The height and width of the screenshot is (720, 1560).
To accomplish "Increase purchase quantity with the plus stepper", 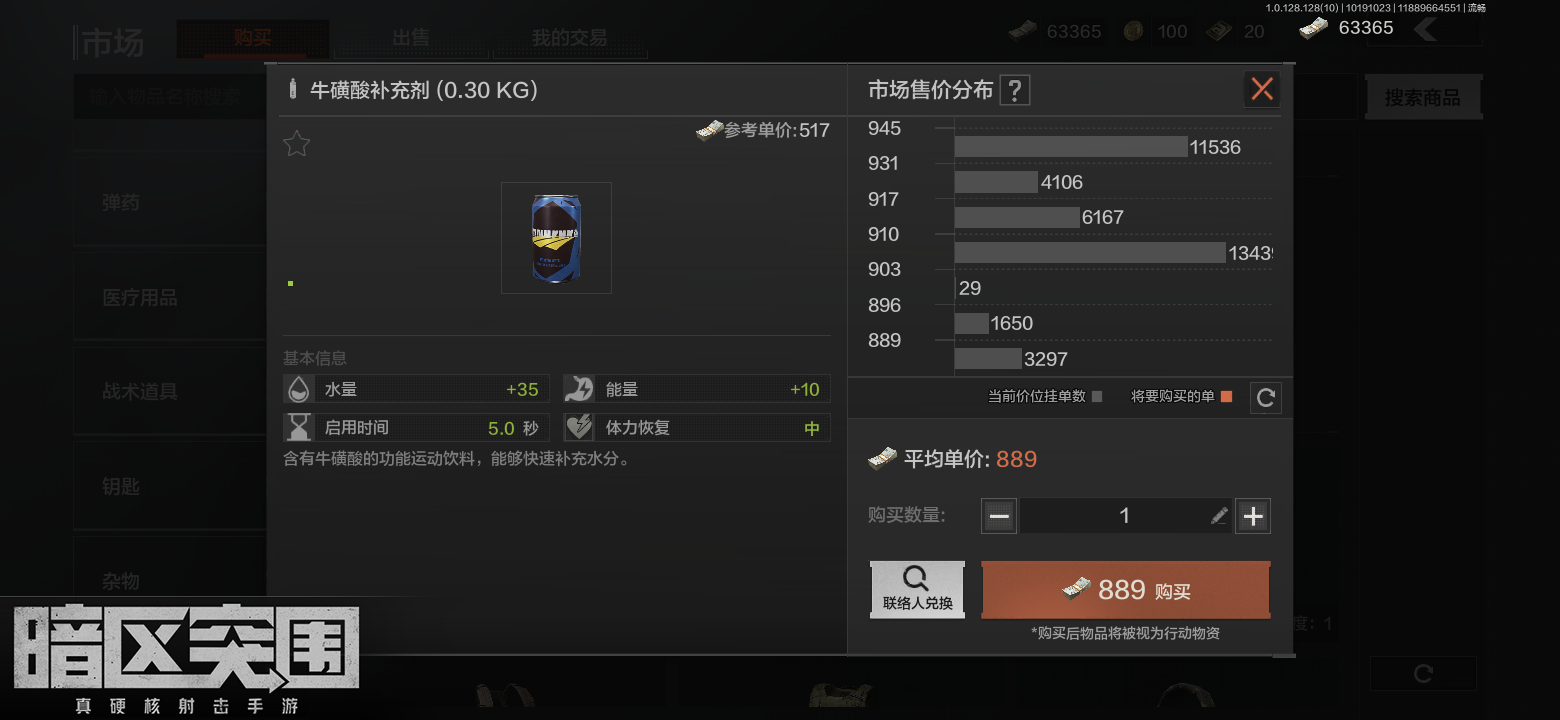I will click(1253, 515).
